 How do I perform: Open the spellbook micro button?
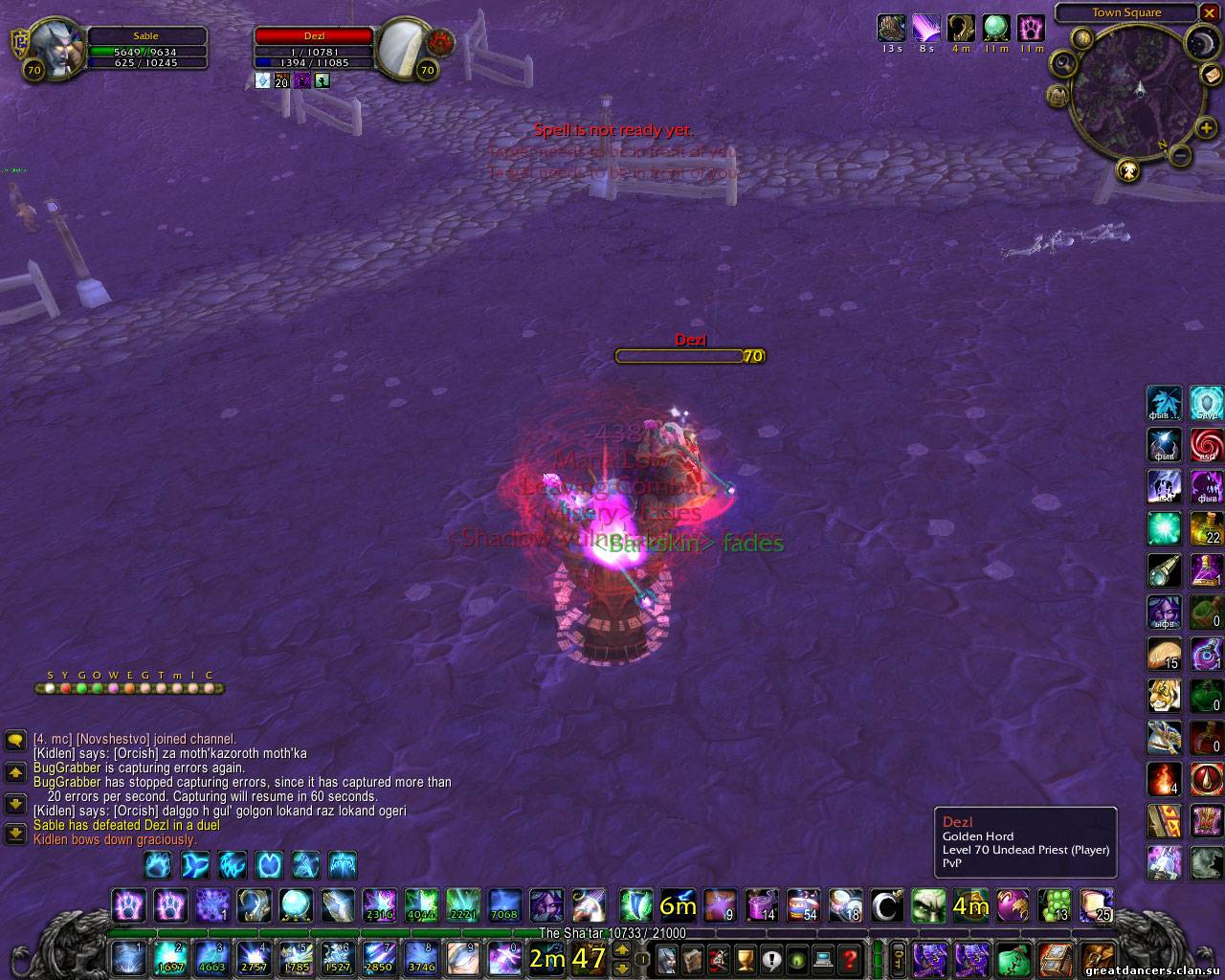click(x=692, y=958)
